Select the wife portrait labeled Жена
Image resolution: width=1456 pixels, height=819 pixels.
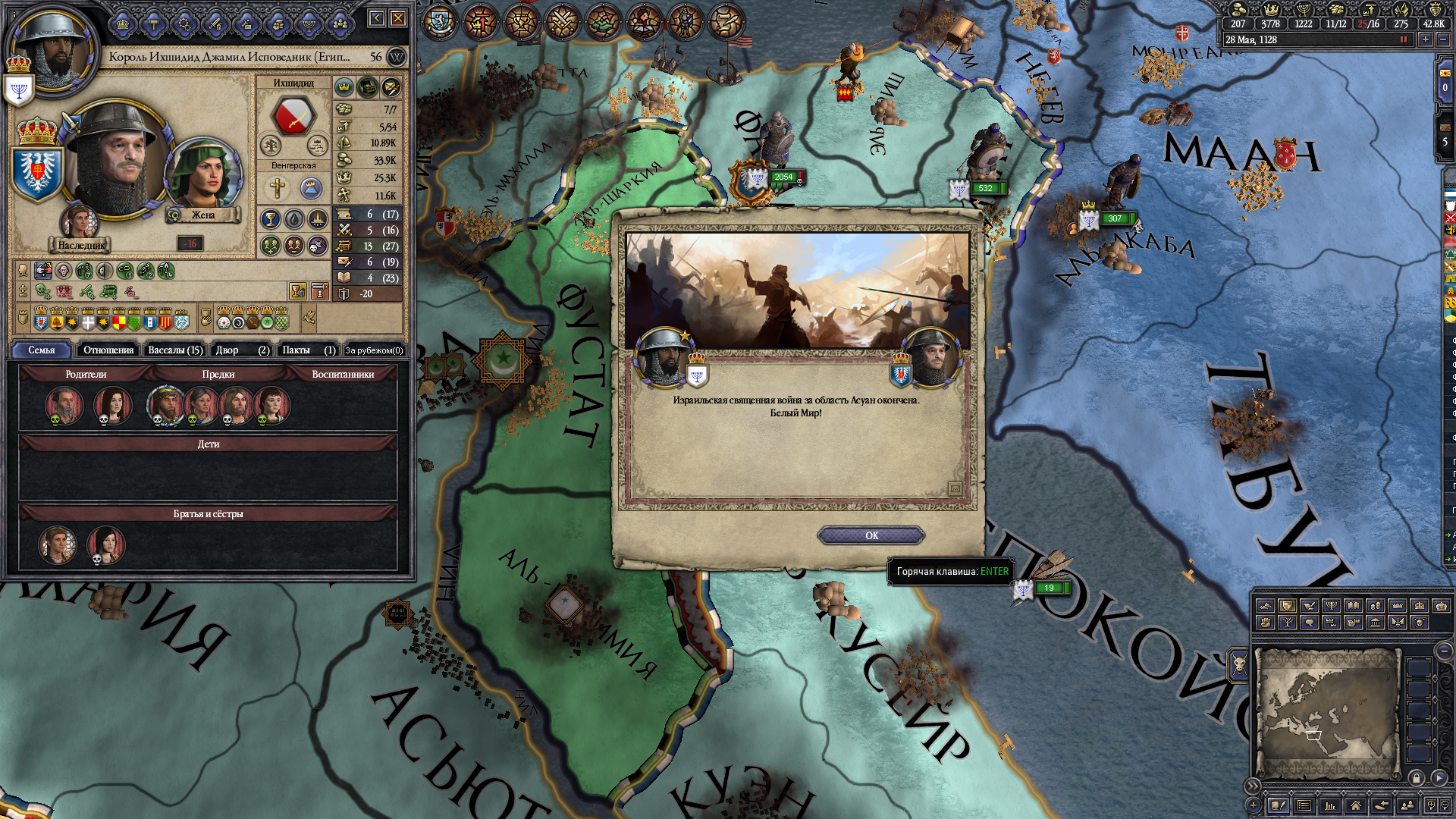202,176
